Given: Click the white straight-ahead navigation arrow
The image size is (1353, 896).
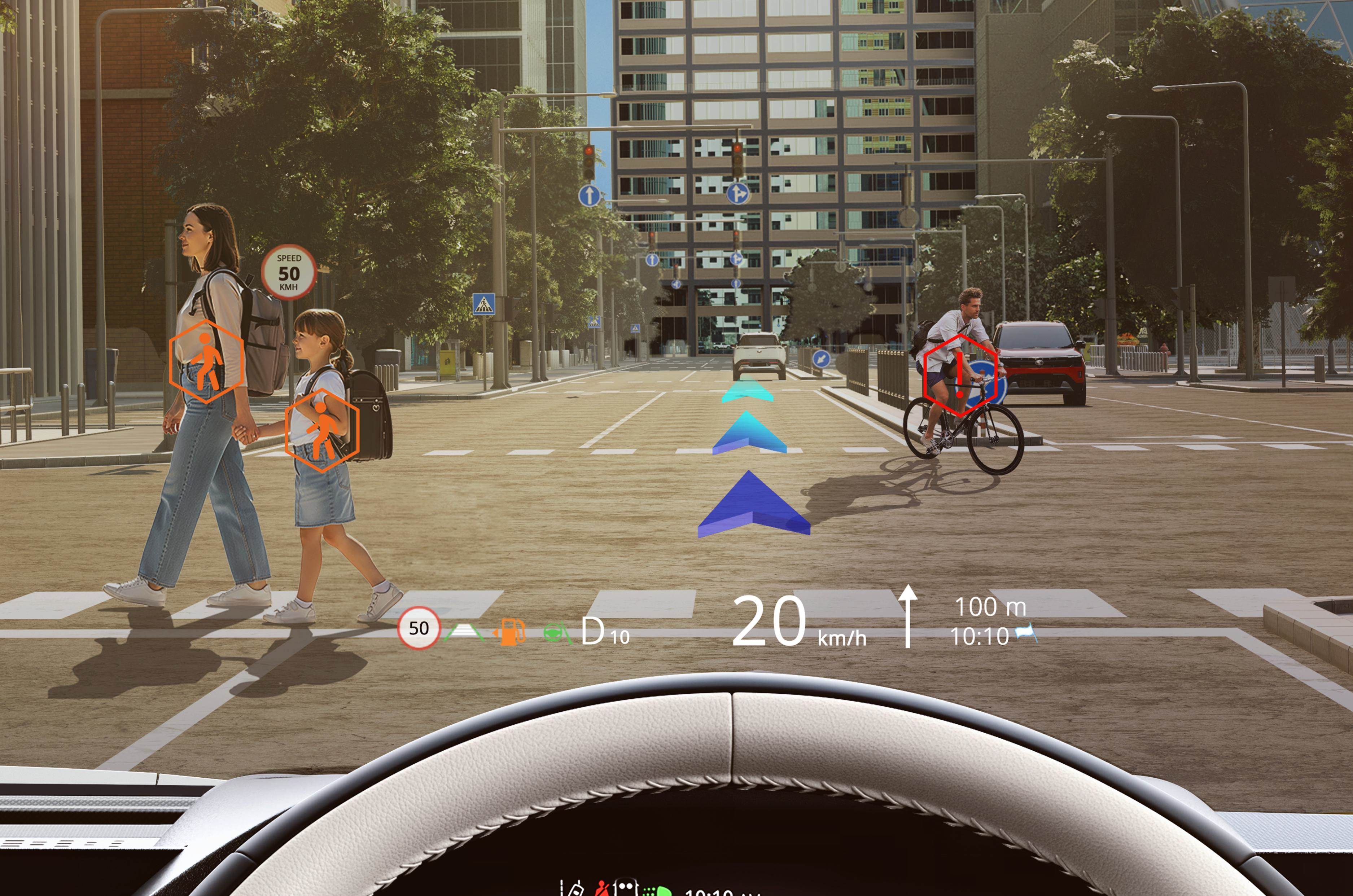Looking at the screenshot, I should pyautogui.click(x=908, y=615).
